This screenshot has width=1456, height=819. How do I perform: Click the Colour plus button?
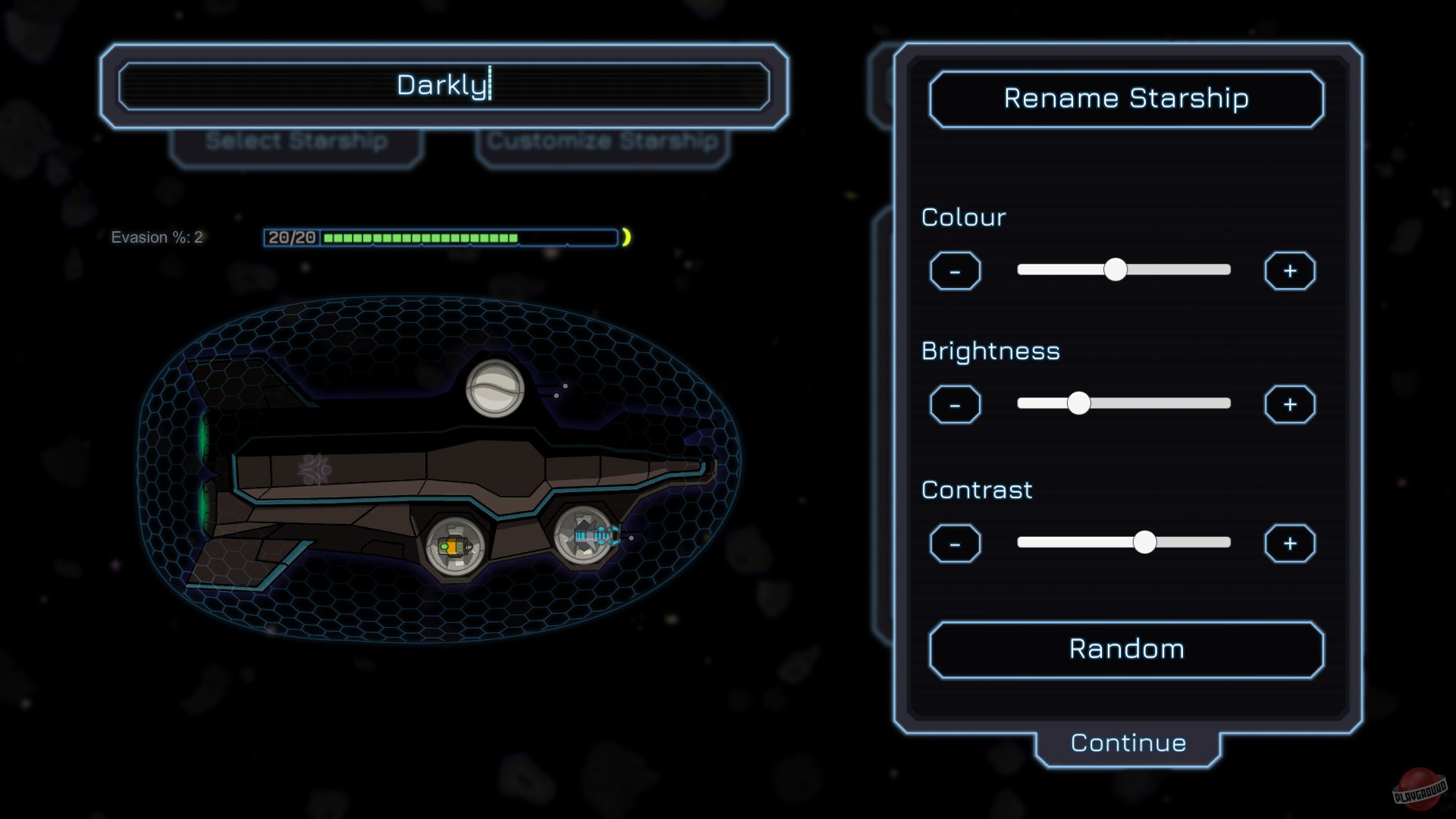(1290, 271)
